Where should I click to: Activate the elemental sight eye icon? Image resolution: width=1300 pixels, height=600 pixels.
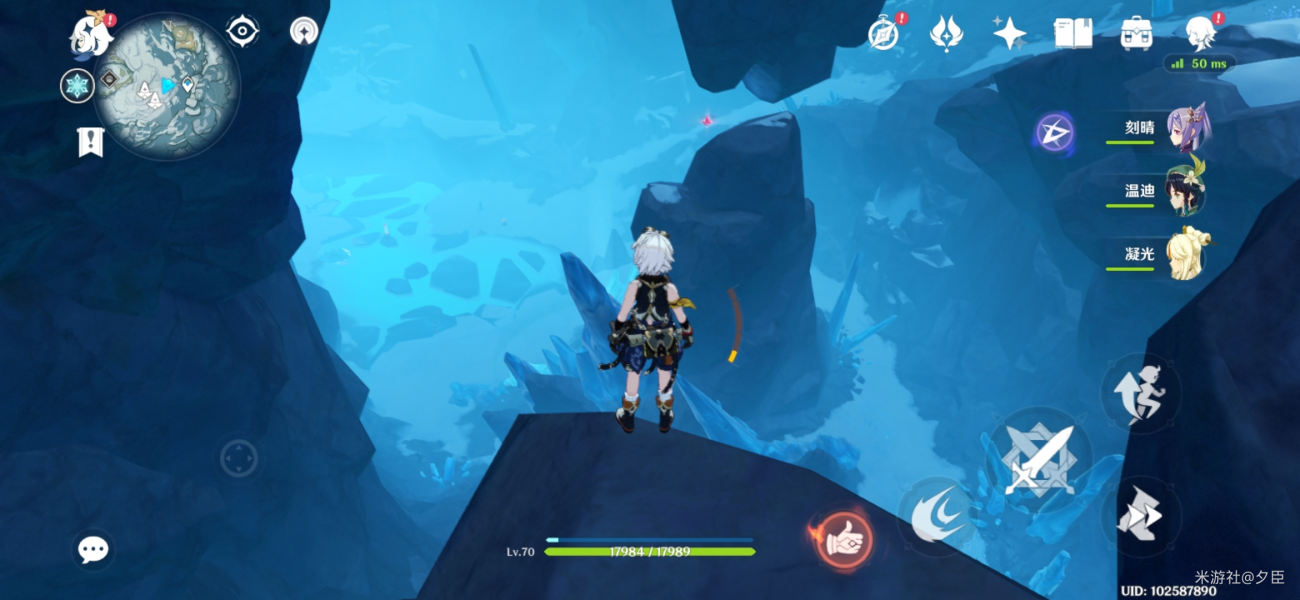[242, 32]
